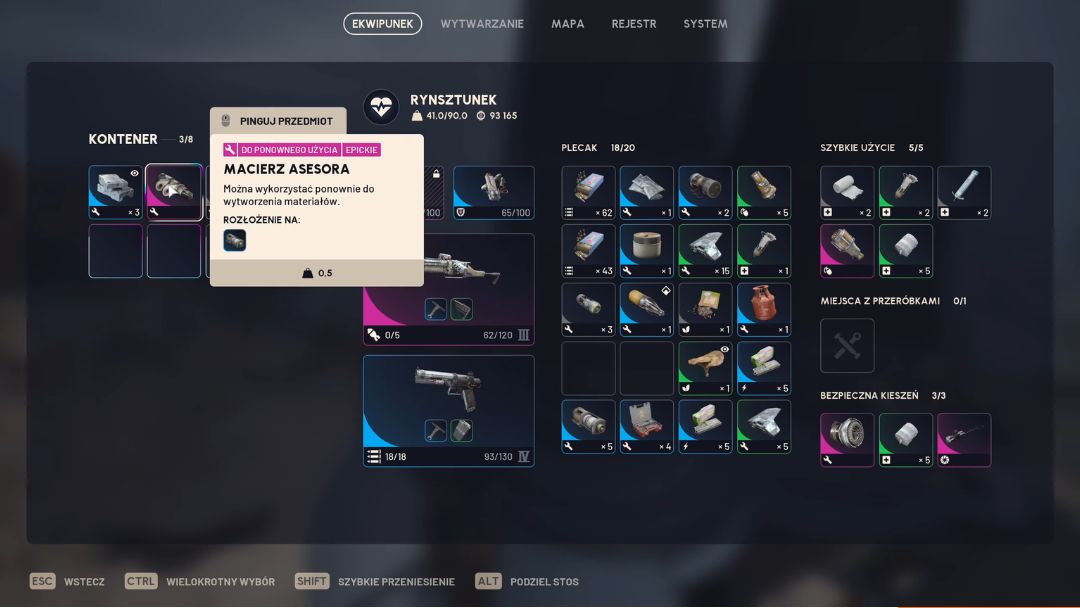Select the blue syringe quick-use item

964,192
